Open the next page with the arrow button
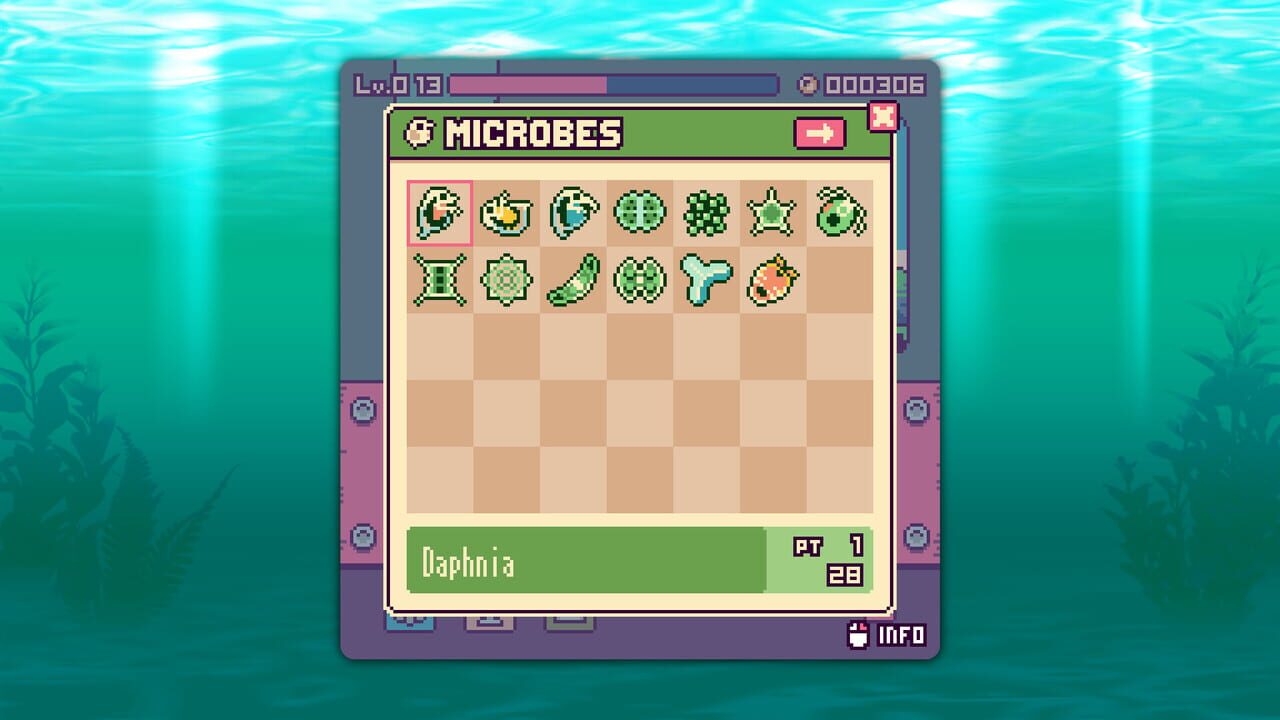Viewport: 1280px width, 720px height. 820,133
